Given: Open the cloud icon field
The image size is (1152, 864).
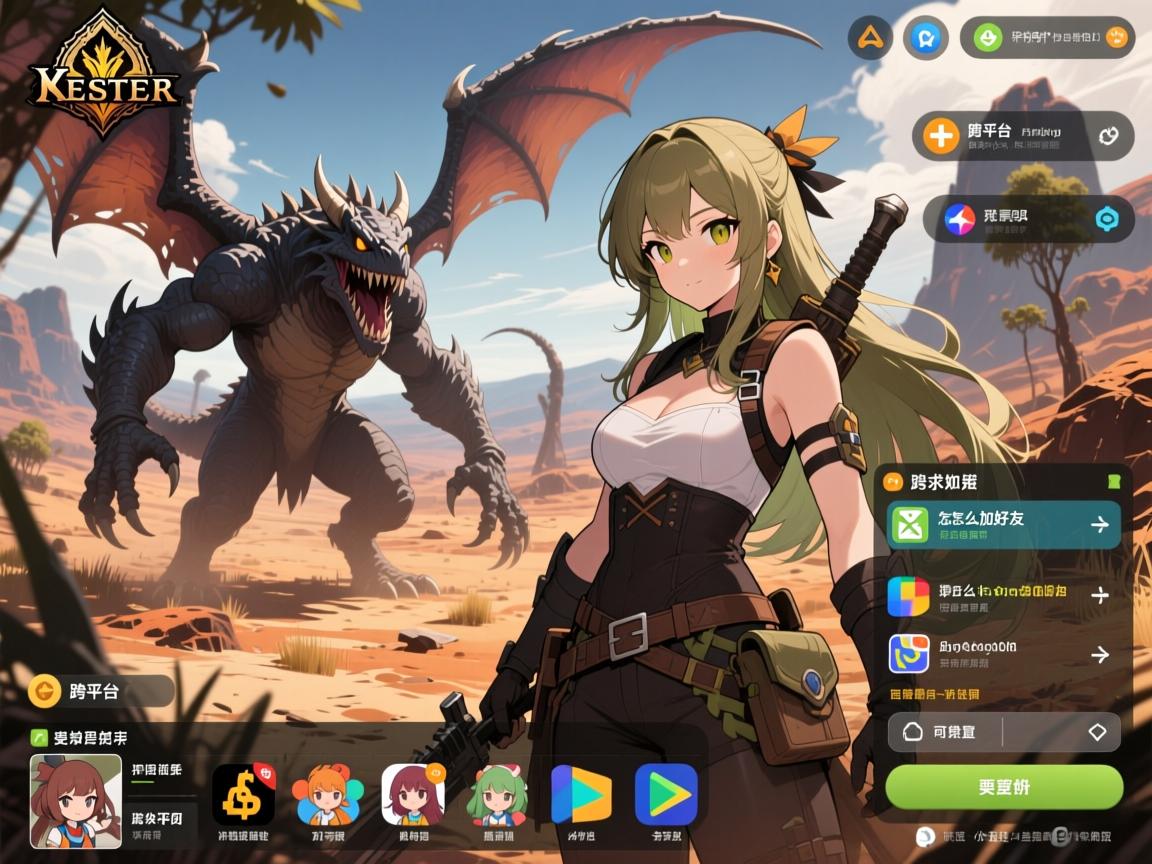Looking at the screenshot, I should (x=945, y=732).
